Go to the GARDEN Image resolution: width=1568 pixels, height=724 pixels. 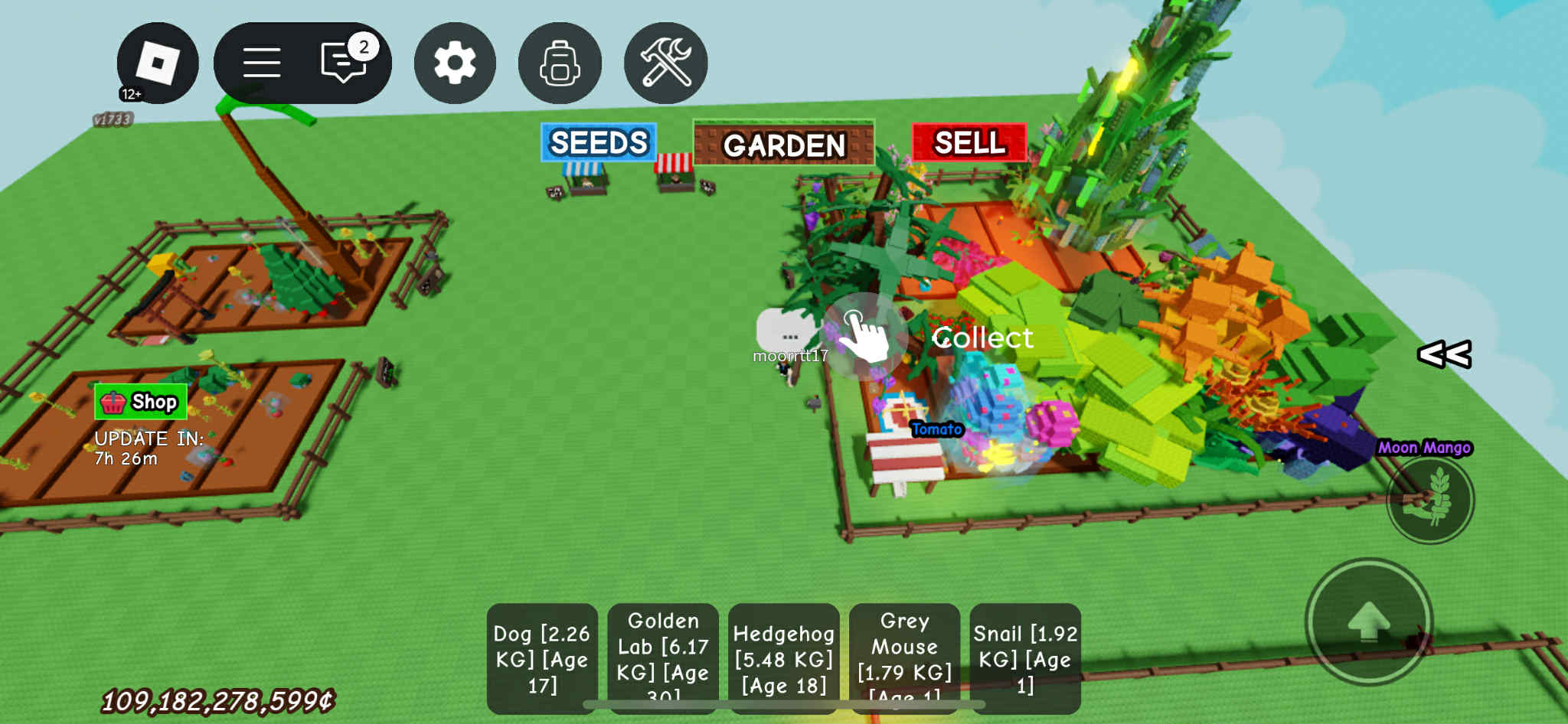[784, 144]
